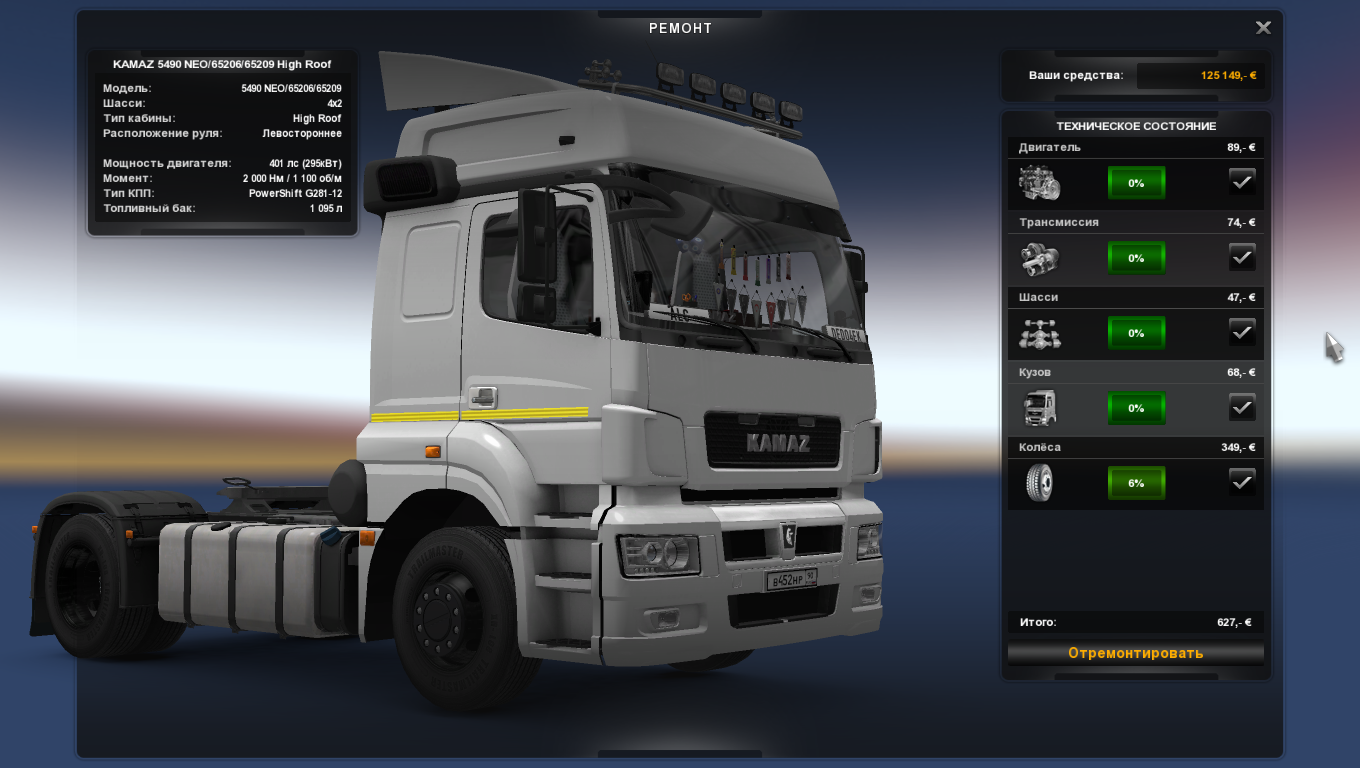Select the chassis axle icon
1360x768 pixels.
point(1039,333)
